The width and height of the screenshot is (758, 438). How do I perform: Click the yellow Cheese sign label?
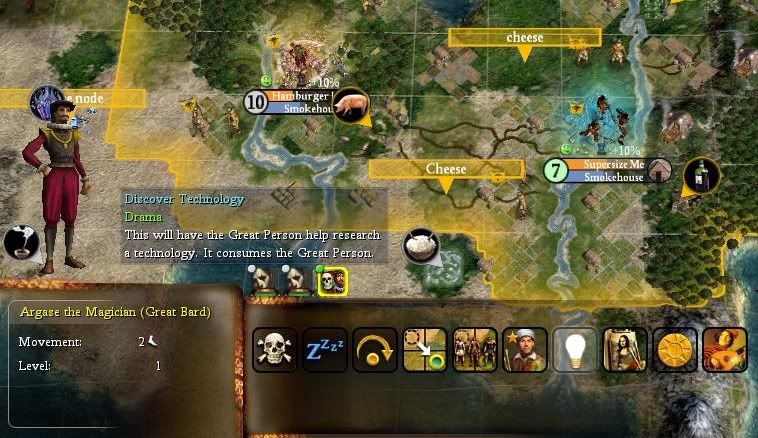click(446, 169)
